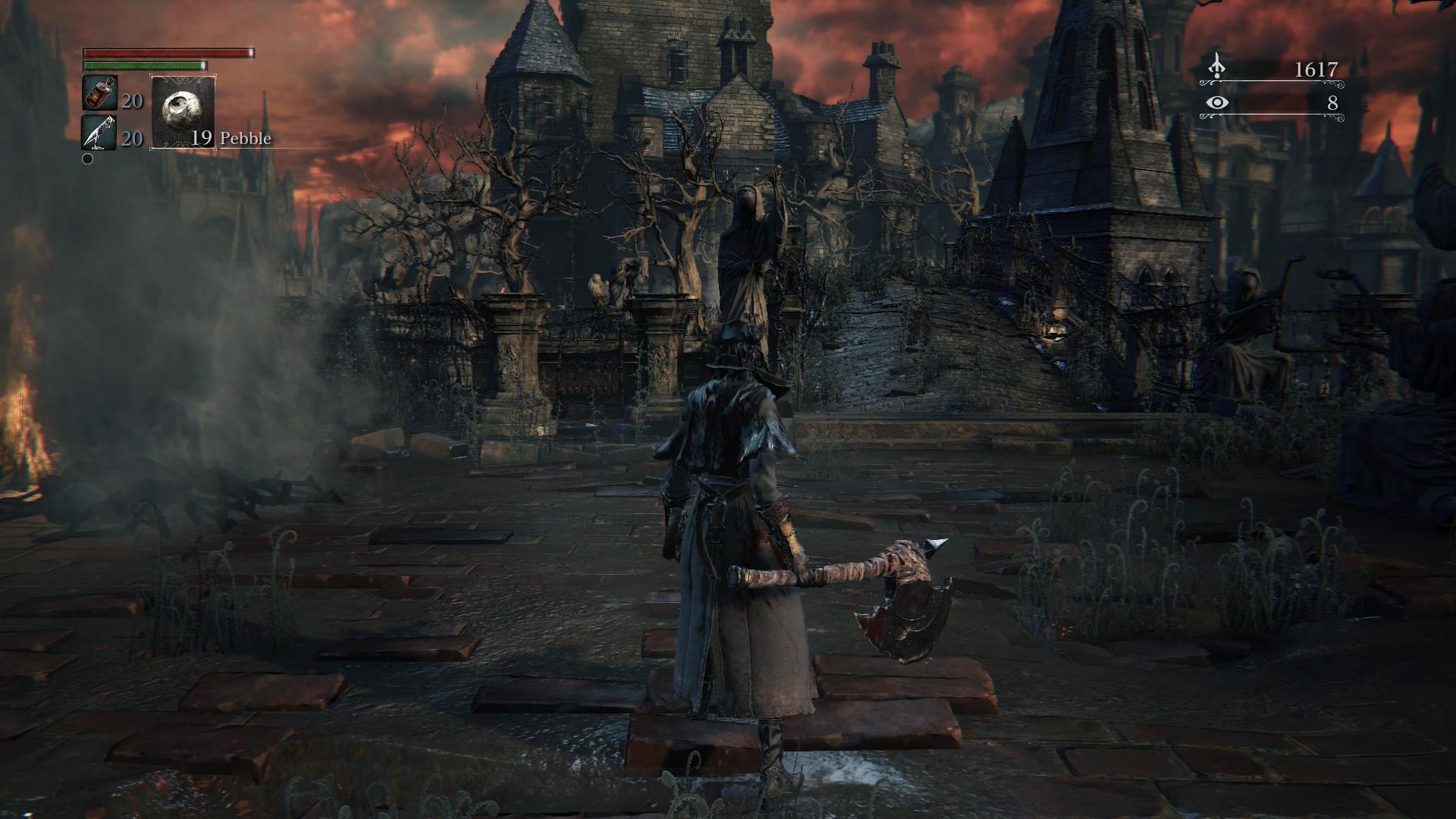Viewport: 1456px width, 819px height.
Task: Click the number 19 beside the Pebble
Action: pyautogui.click(x=201, y=139)
